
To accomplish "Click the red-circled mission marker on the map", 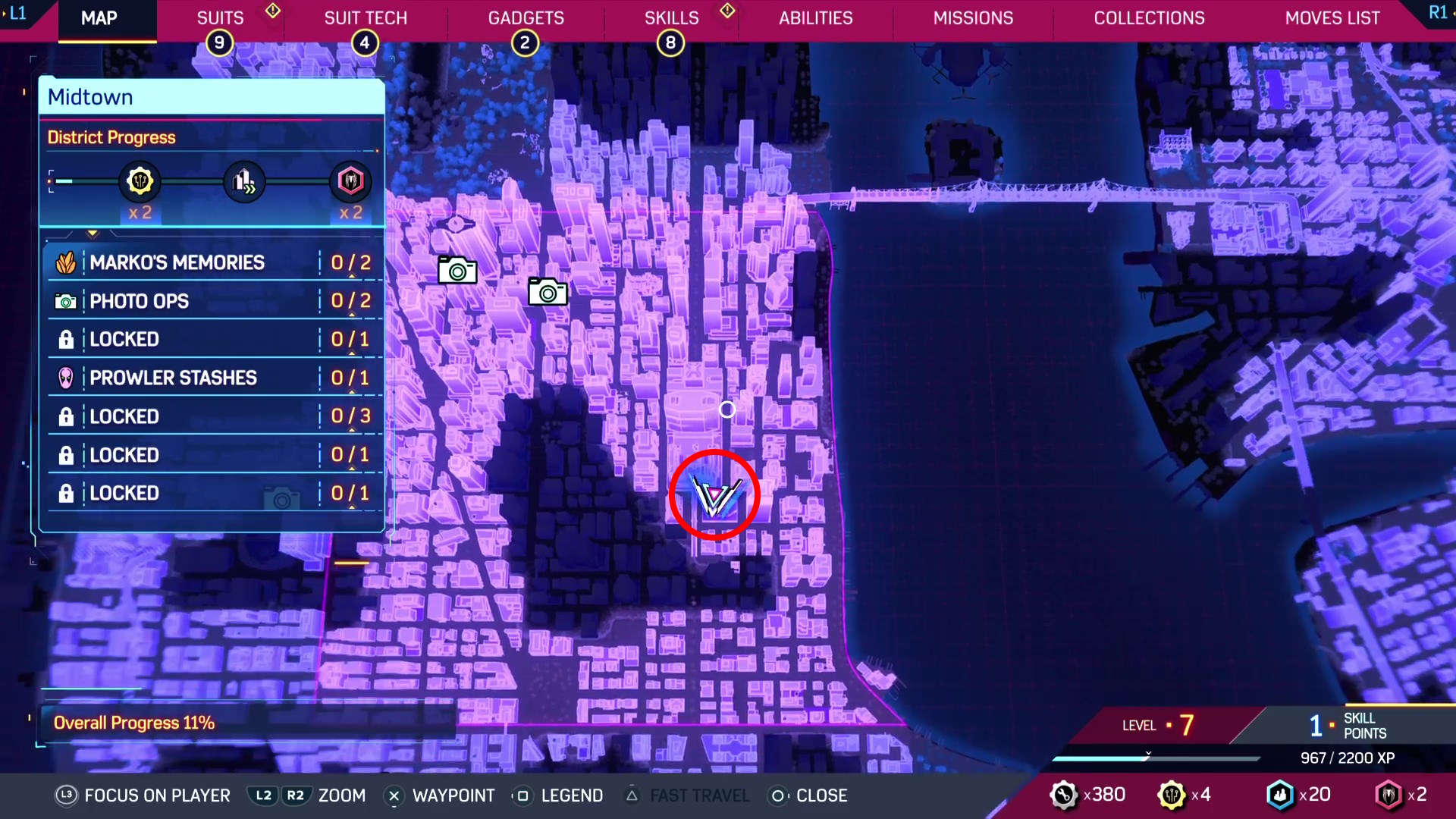I will coord(714,495).
